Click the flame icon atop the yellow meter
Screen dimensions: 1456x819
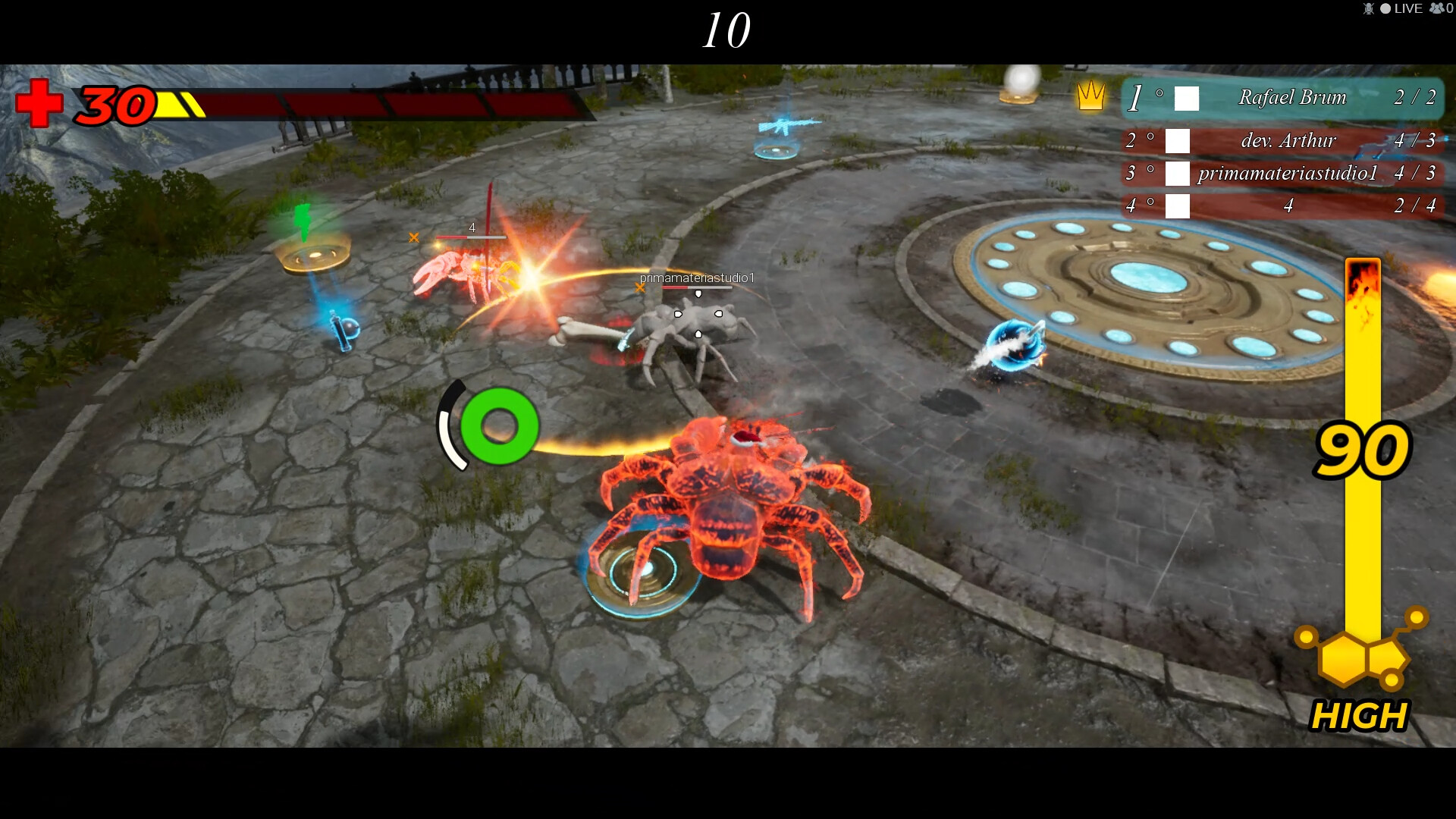1363,279
